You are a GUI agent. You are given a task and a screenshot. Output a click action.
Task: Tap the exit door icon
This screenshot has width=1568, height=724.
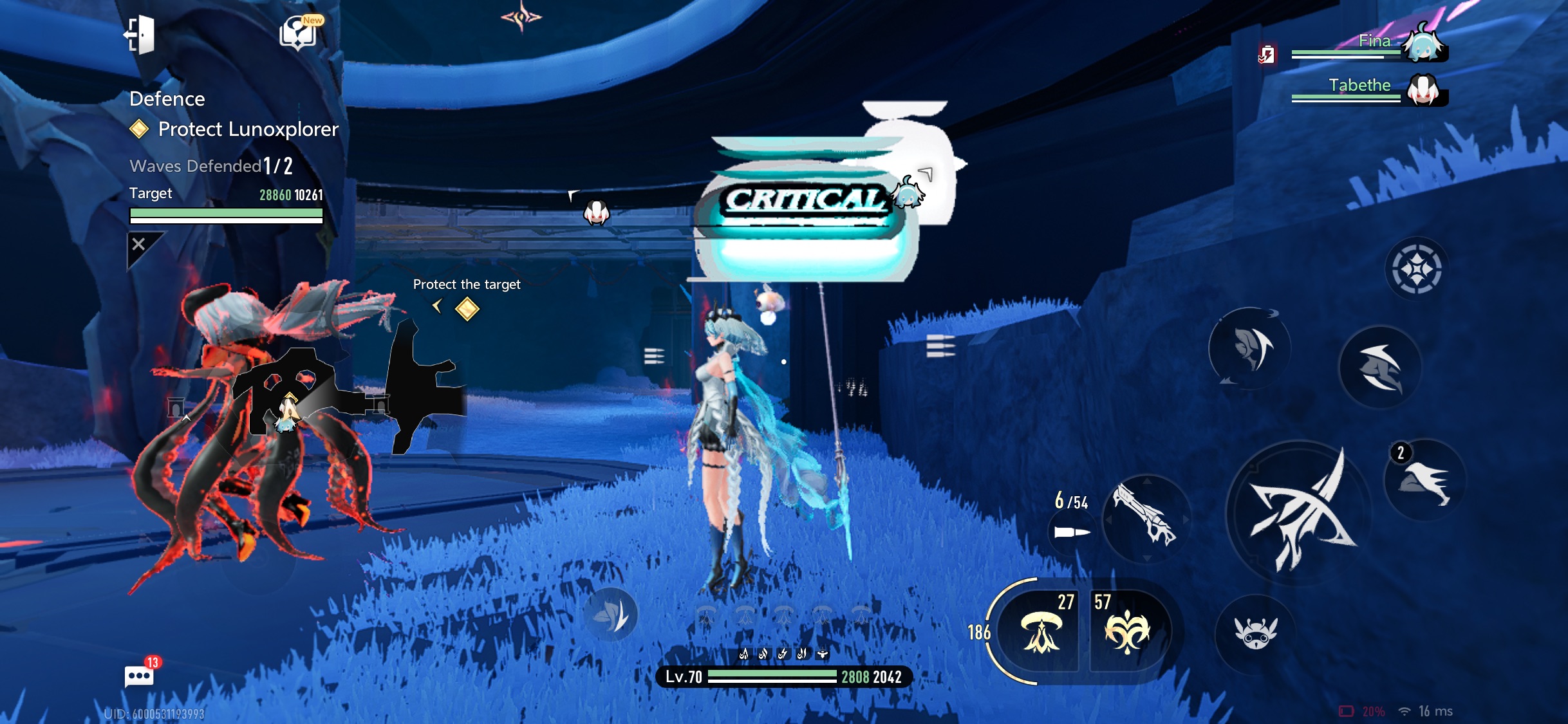click(140, 35)
